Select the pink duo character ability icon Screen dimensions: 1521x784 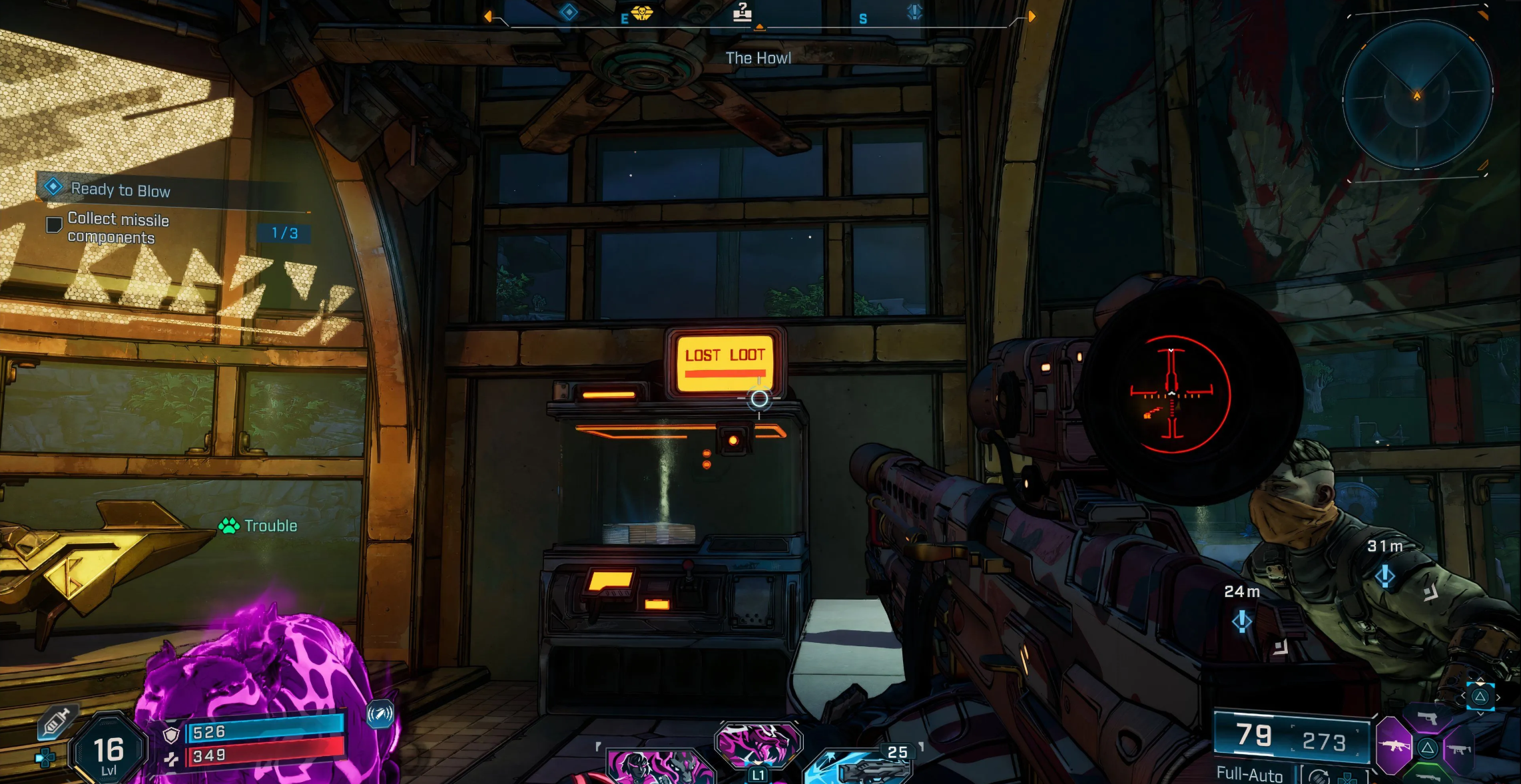coord(658,767)
